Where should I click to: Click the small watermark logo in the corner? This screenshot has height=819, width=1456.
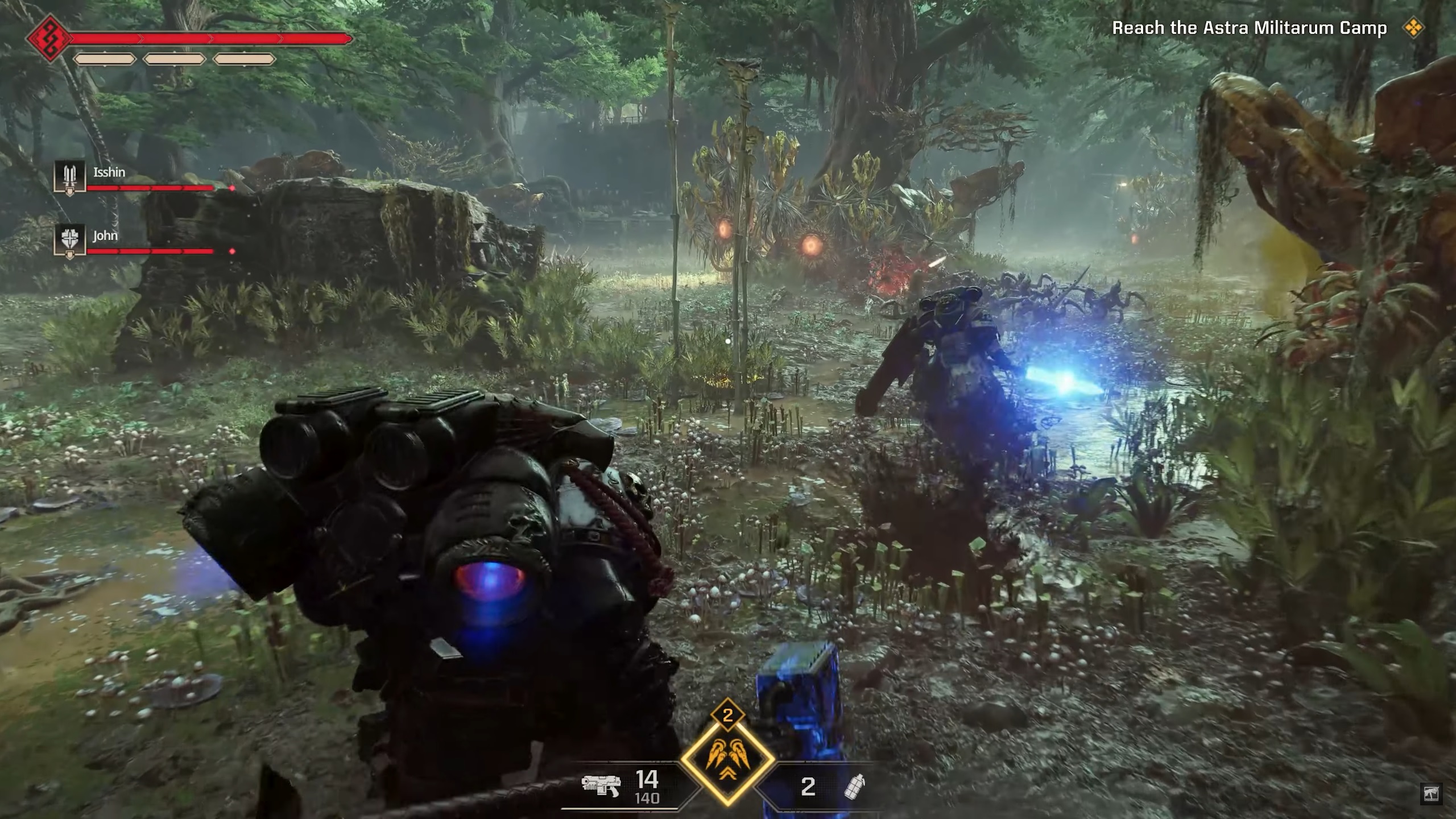coord(1431,793)
